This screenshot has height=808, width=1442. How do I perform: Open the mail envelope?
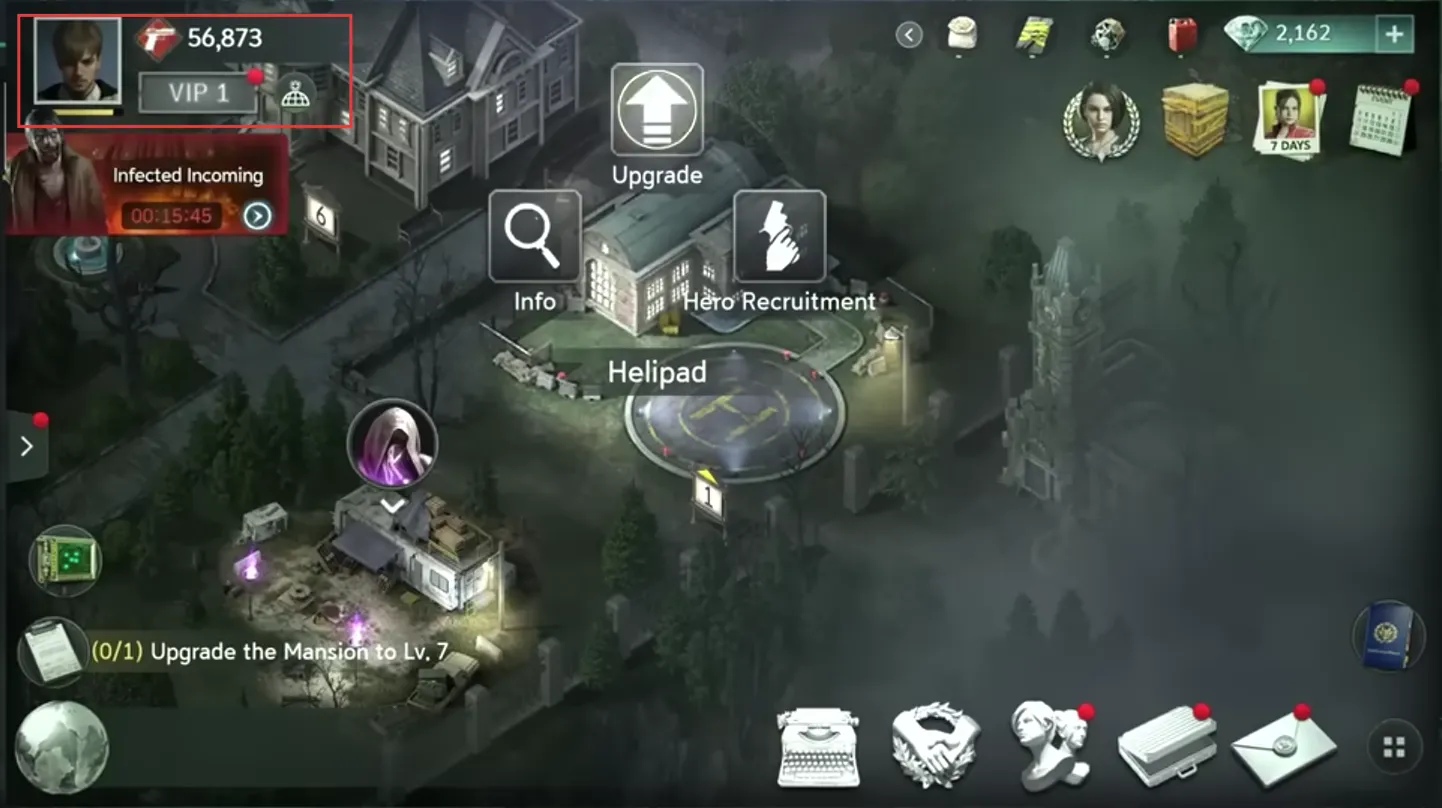(x=1284, y=748)
